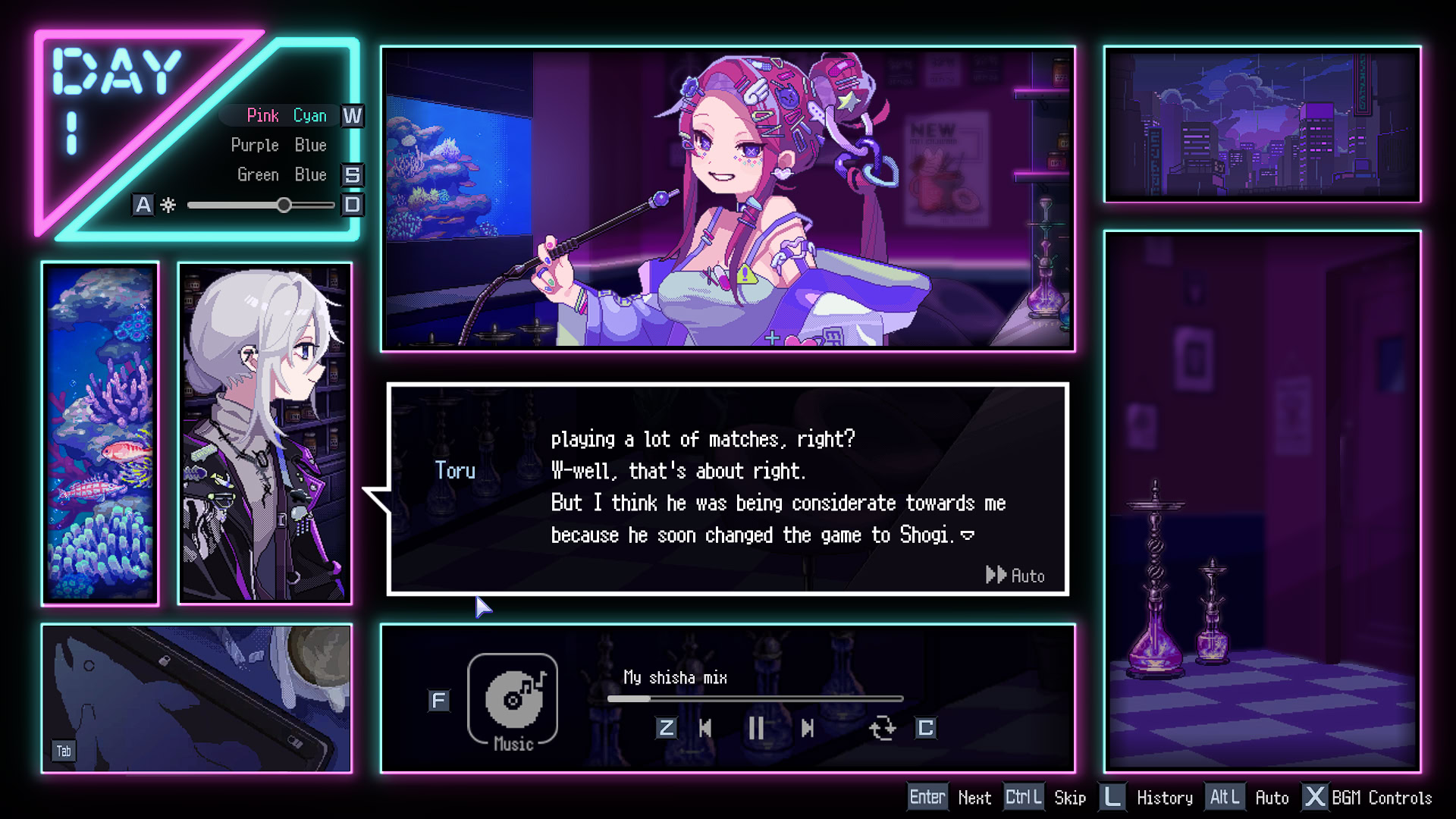Open the dialogue History log
1456x819 pixels.
pos(1164,798)
